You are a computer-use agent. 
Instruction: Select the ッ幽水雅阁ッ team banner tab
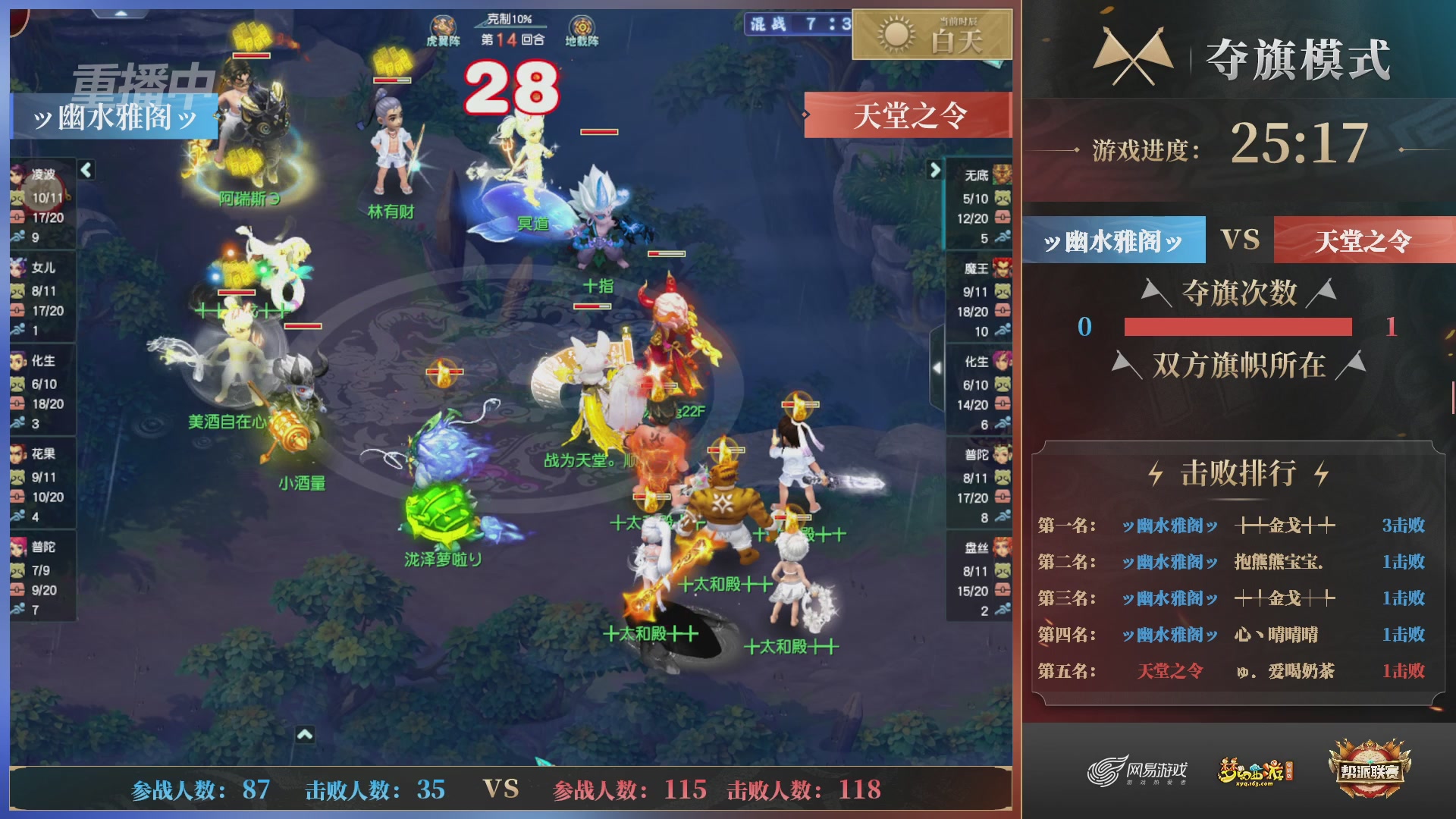(1112, 240)
